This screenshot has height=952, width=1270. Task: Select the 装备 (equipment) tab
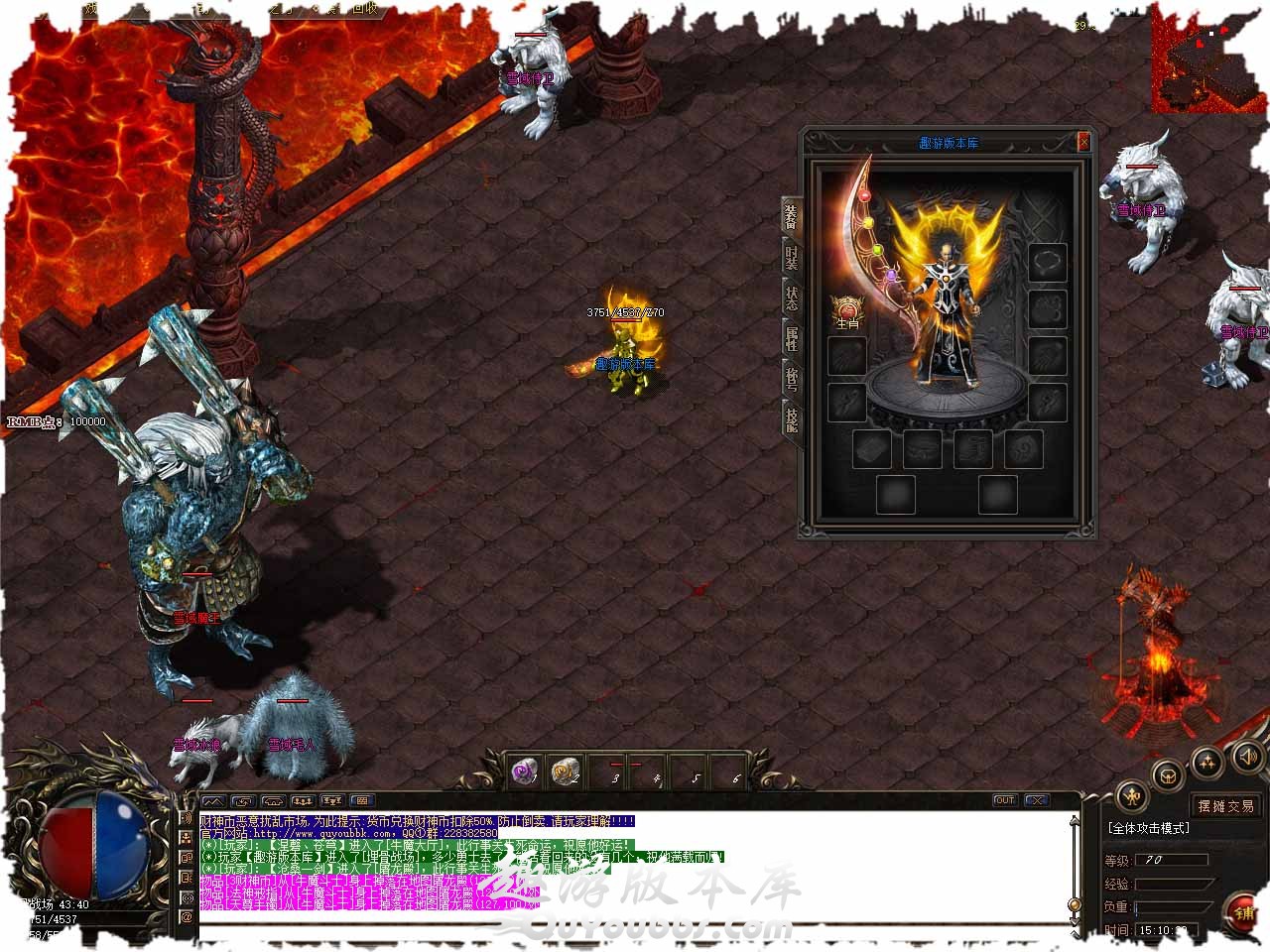click(791, 214)
